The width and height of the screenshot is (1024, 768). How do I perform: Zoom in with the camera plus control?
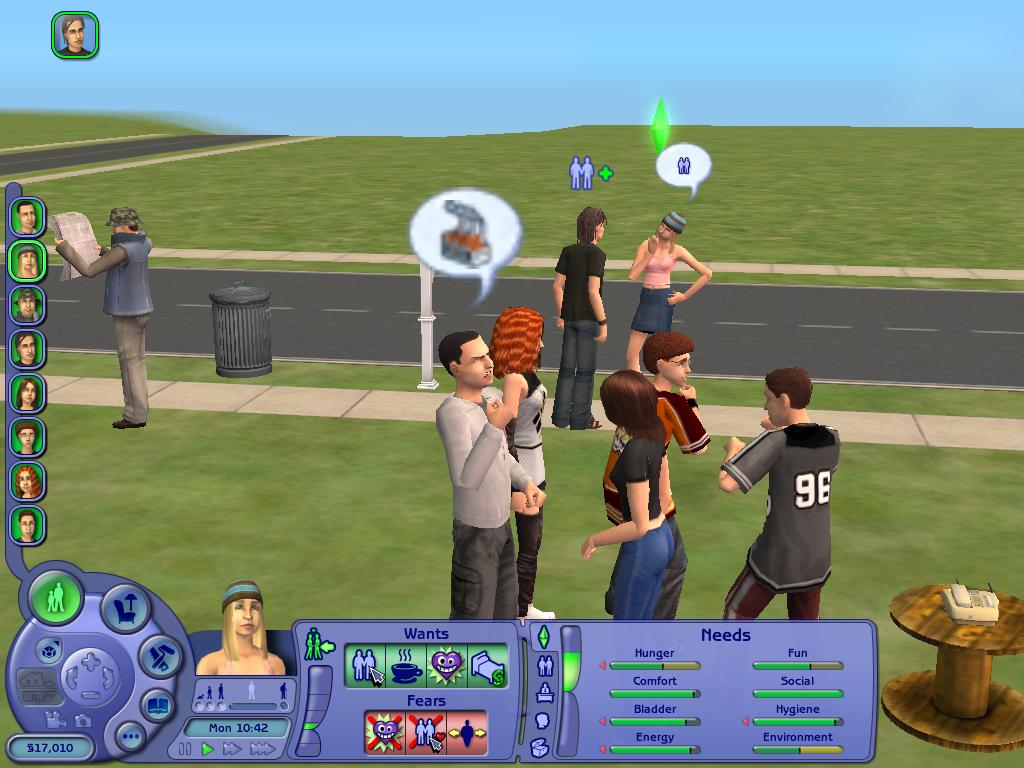(90, 661)
